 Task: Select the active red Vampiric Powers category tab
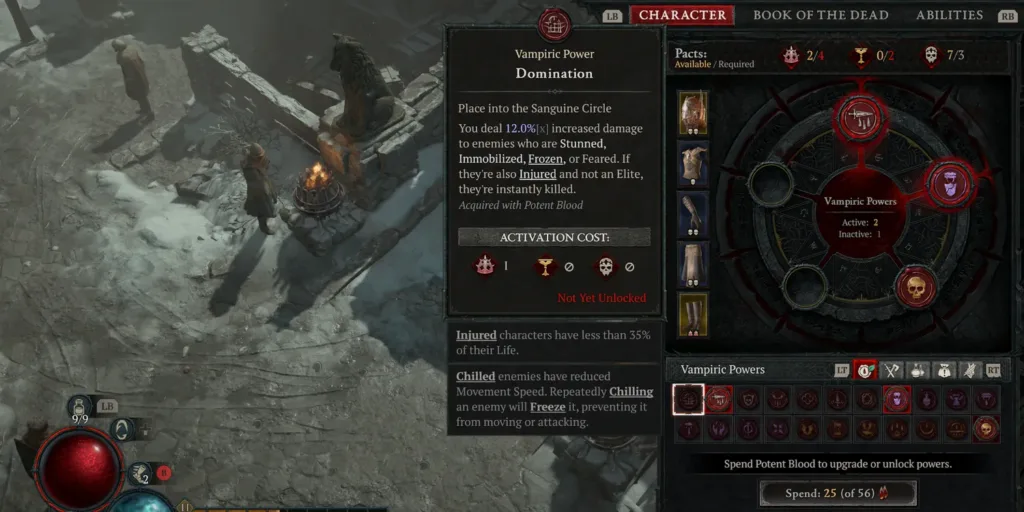click(864, 370)
